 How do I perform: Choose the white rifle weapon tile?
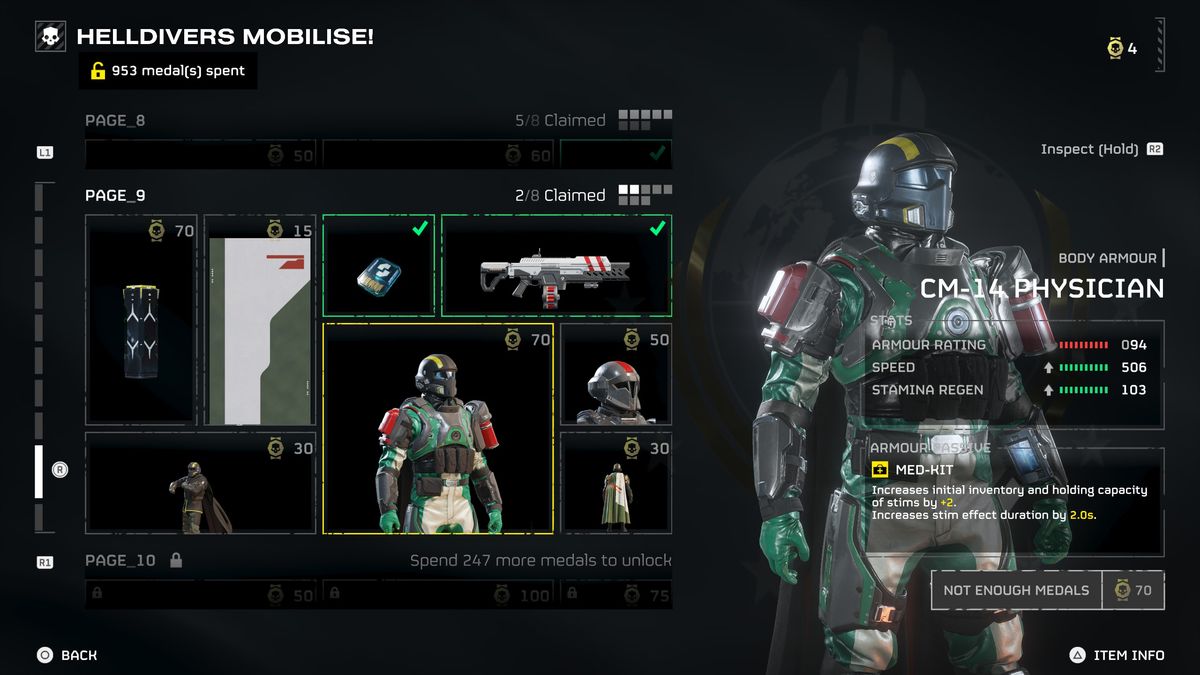(556, 265)
